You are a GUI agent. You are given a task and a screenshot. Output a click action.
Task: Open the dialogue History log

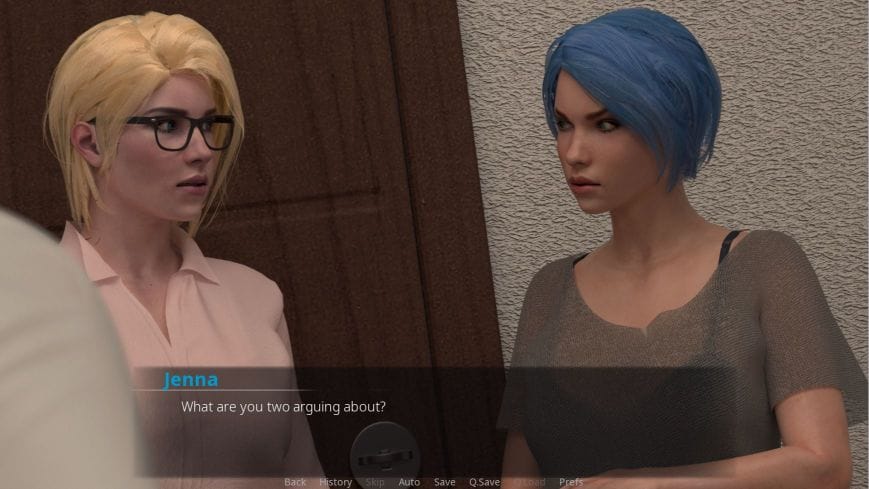[x=335, y=482]
